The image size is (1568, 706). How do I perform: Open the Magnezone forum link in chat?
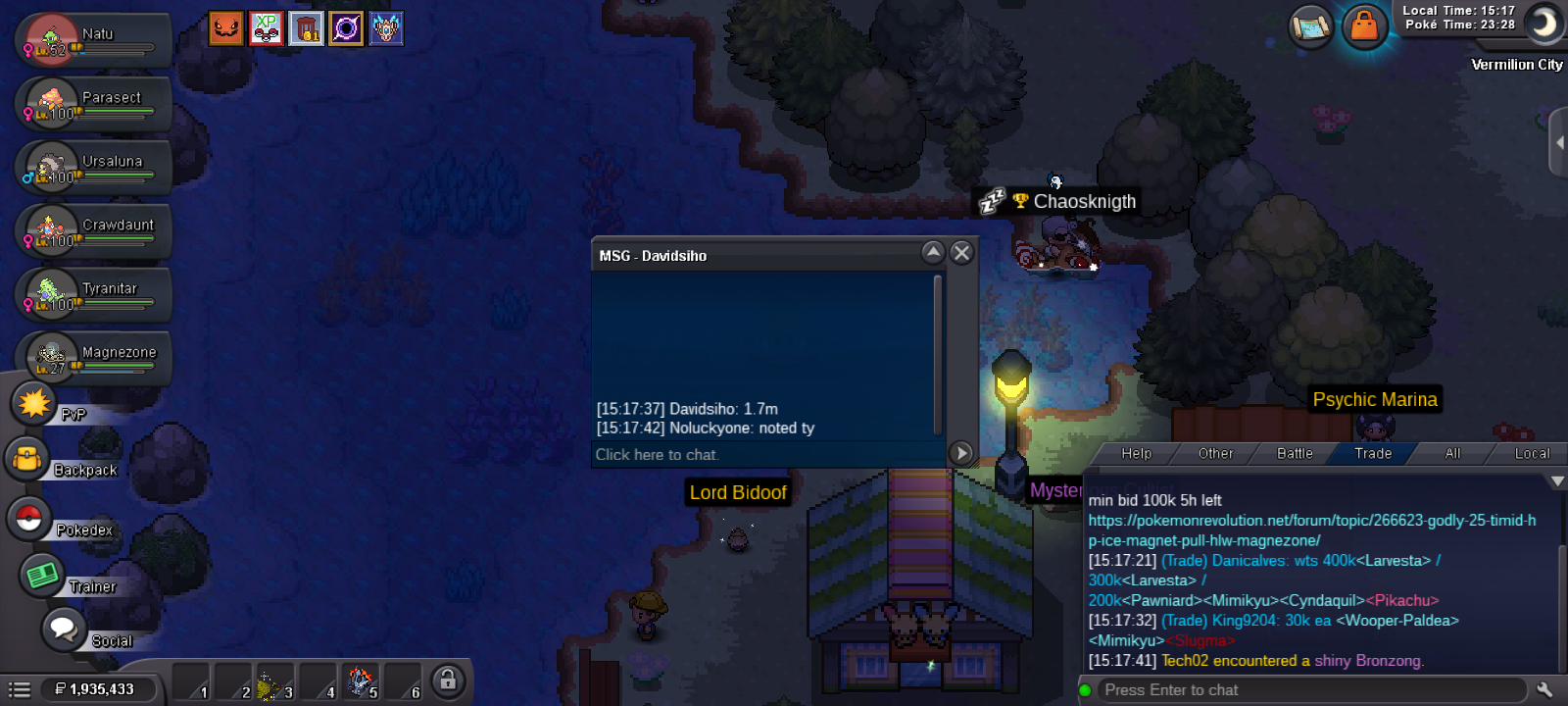pos(1311,530)
